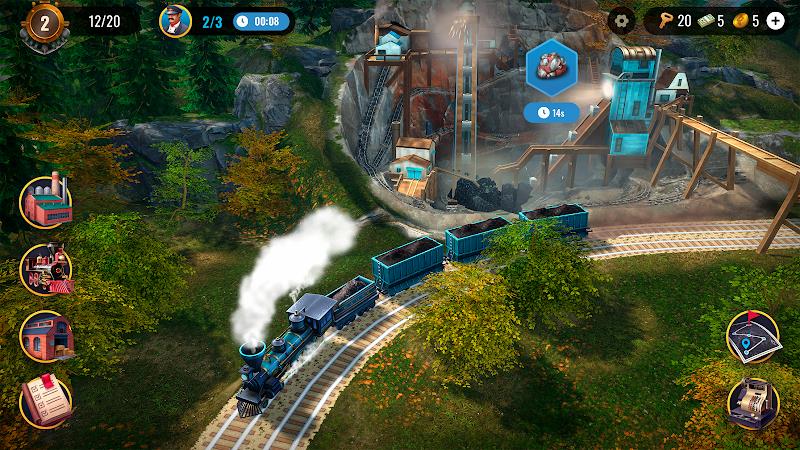The image size is (800, 450).
Task: Open the locomotive collection menu
Action: (46, 269)
